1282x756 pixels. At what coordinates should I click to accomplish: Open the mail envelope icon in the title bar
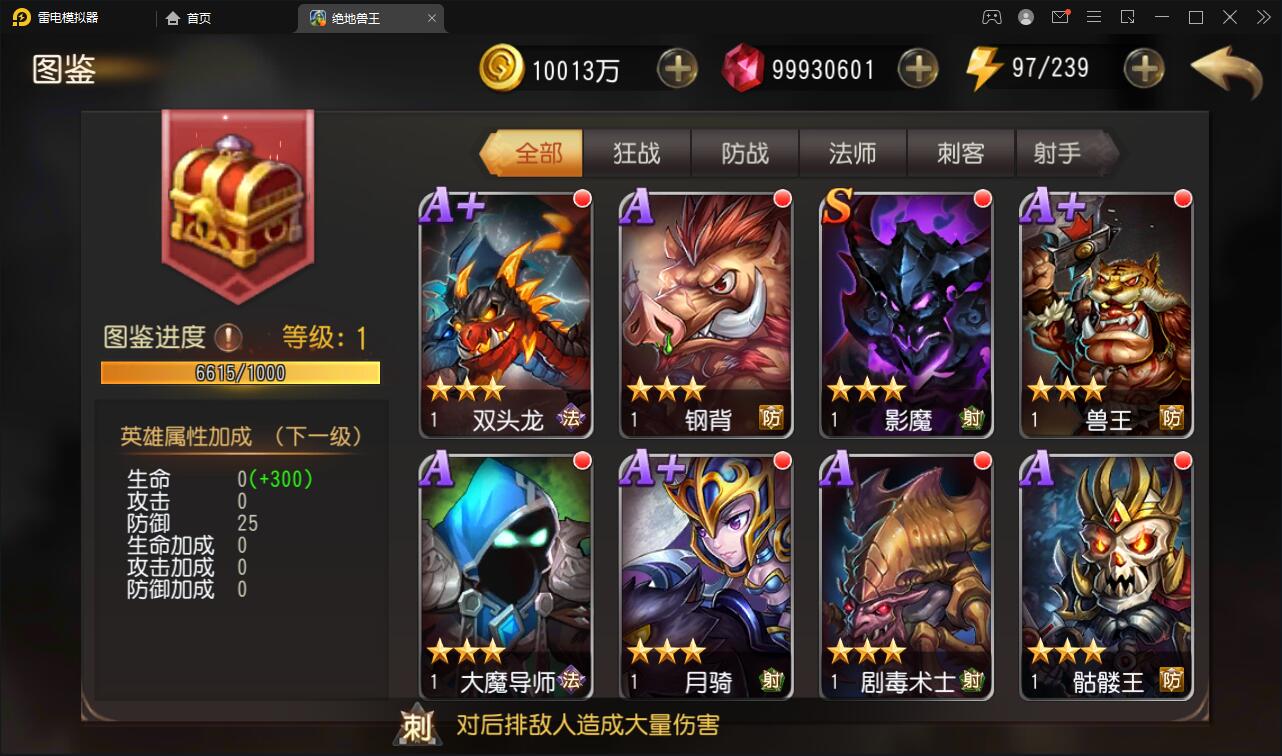1060,17
